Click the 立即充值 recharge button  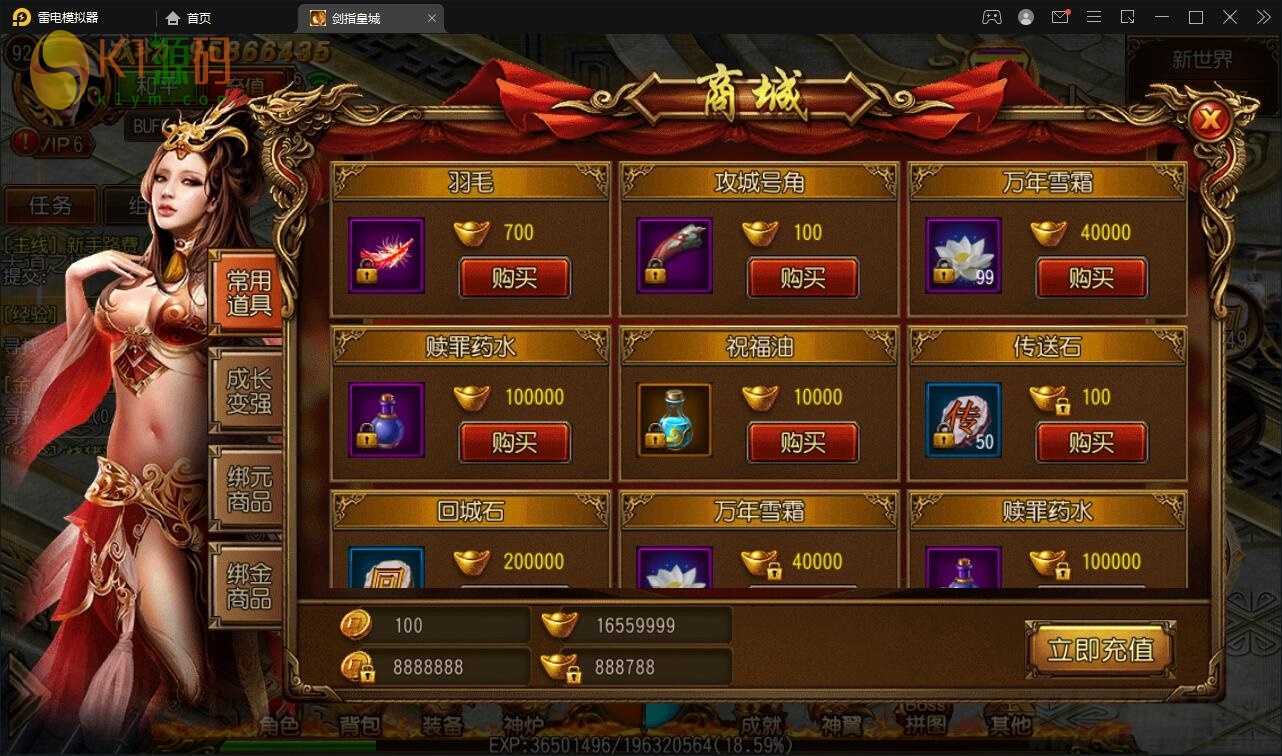[1100, 650]
